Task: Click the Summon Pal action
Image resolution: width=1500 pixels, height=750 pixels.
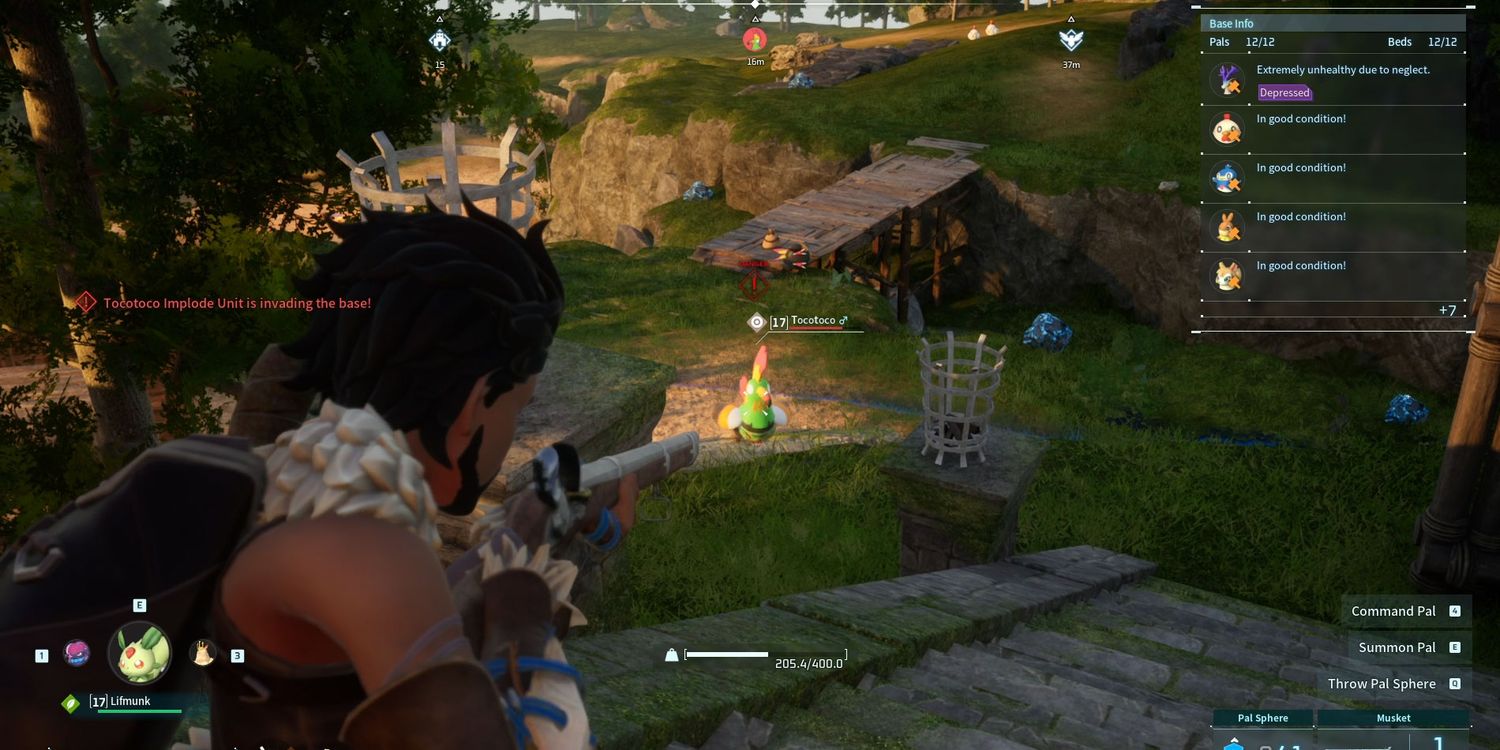Action: (1397, 647)
